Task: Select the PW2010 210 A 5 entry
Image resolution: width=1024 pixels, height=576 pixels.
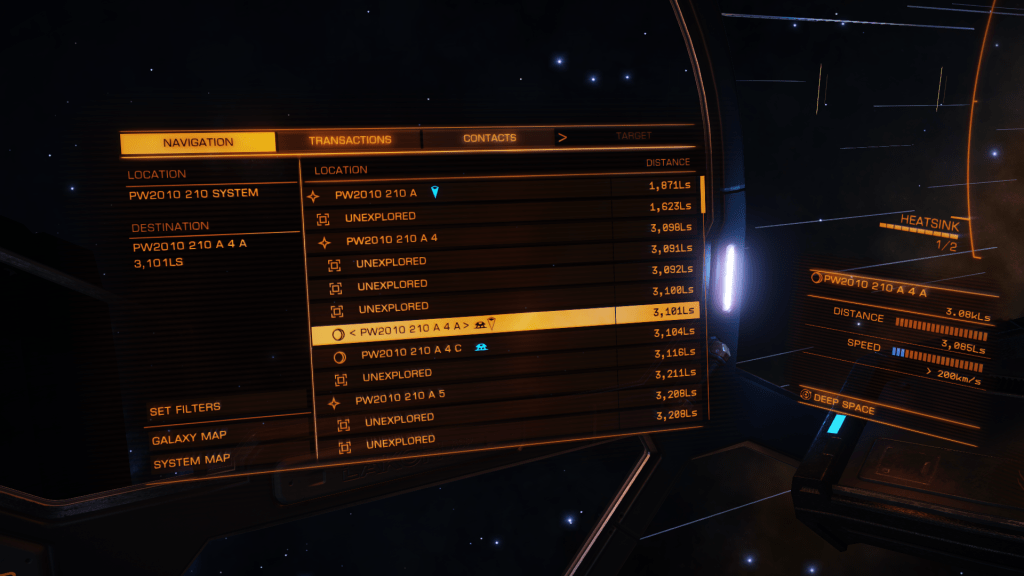Action: [400, 398]
